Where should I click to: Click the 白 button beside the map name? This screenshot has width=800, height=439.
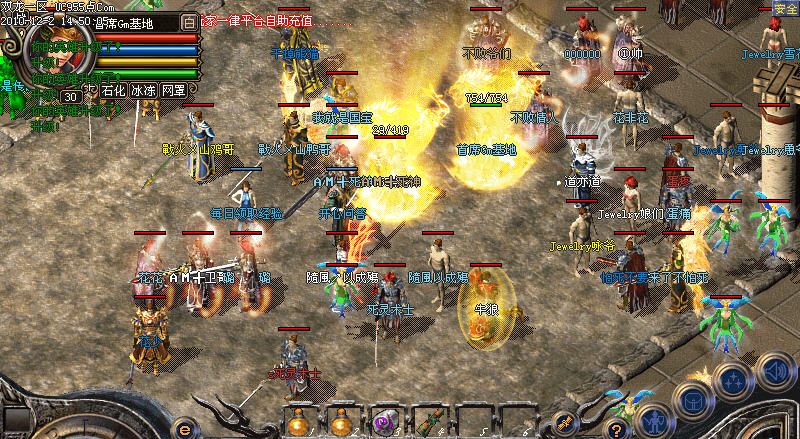click(190, 20)
